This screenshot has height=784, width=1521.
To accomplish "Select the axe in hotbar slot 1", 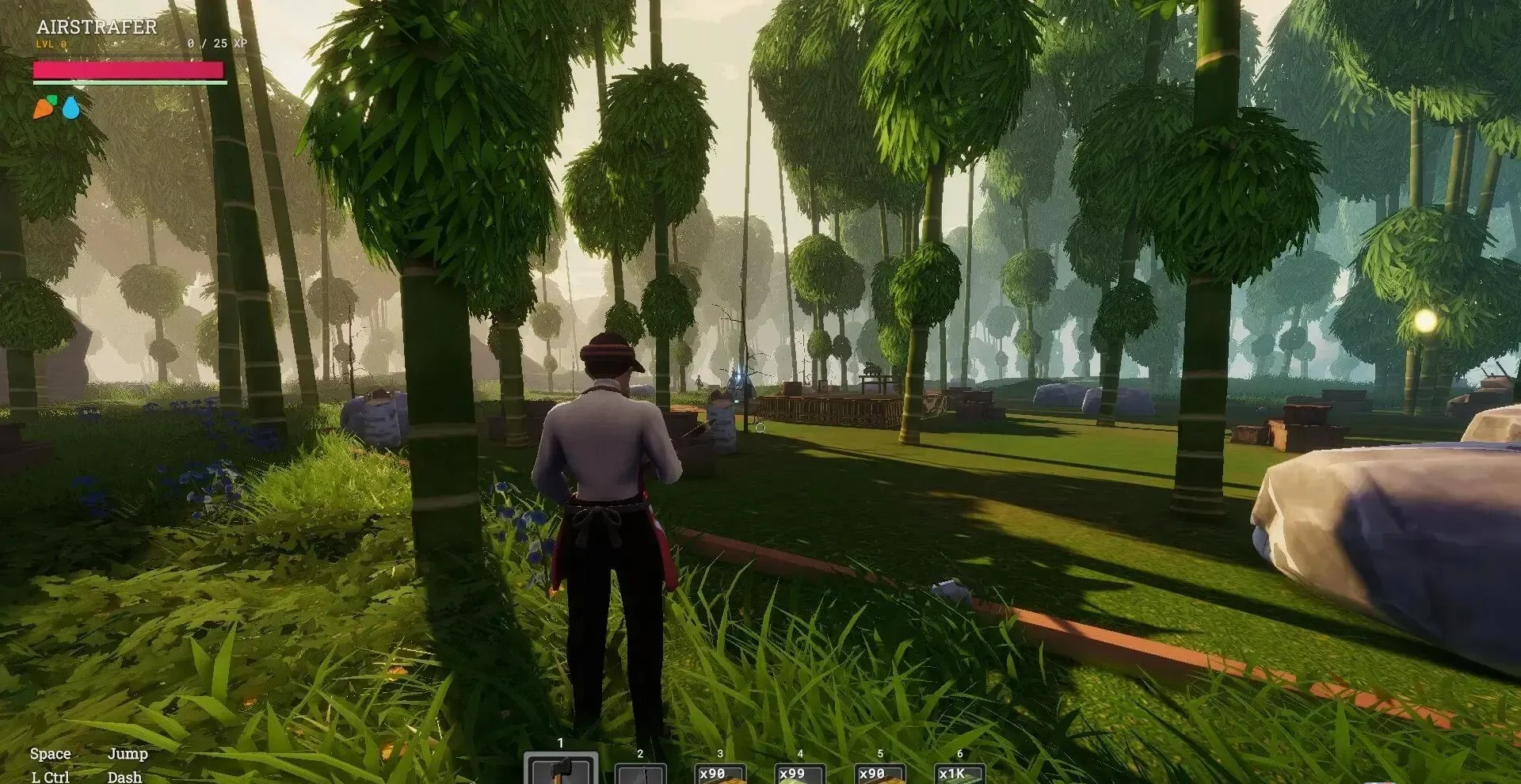I will (561, 771).
